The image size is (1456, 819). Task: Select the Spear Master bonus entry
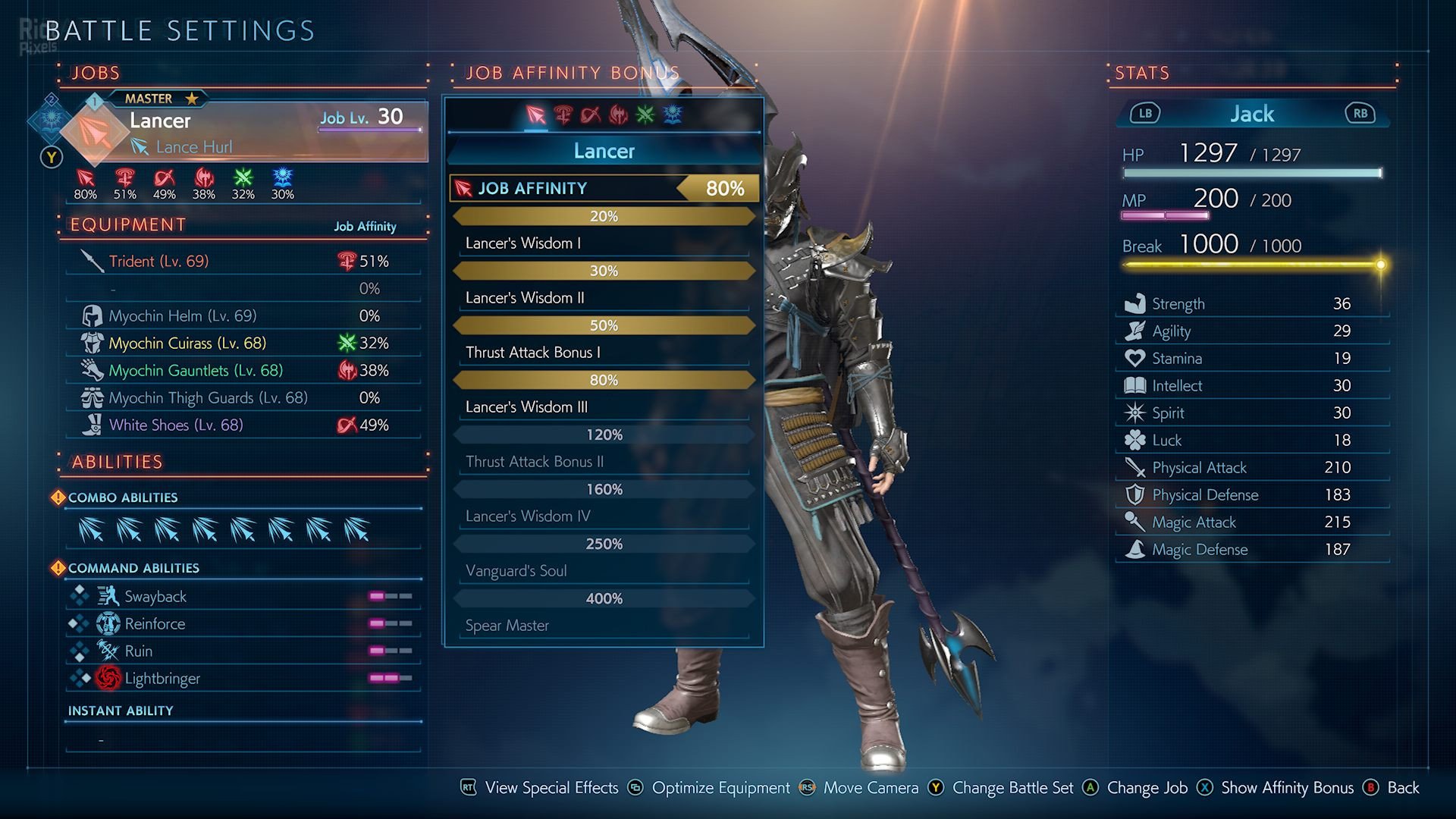point(604,626)
